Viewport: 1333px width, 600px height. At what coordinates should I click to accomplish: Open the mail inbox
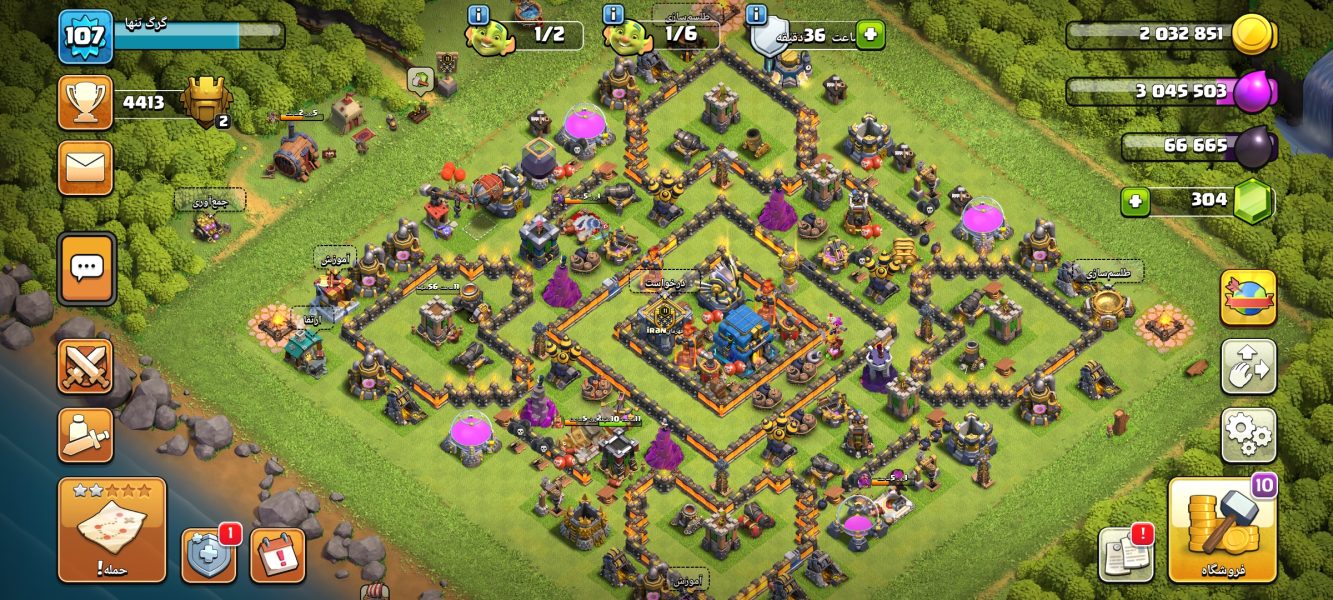85,167
